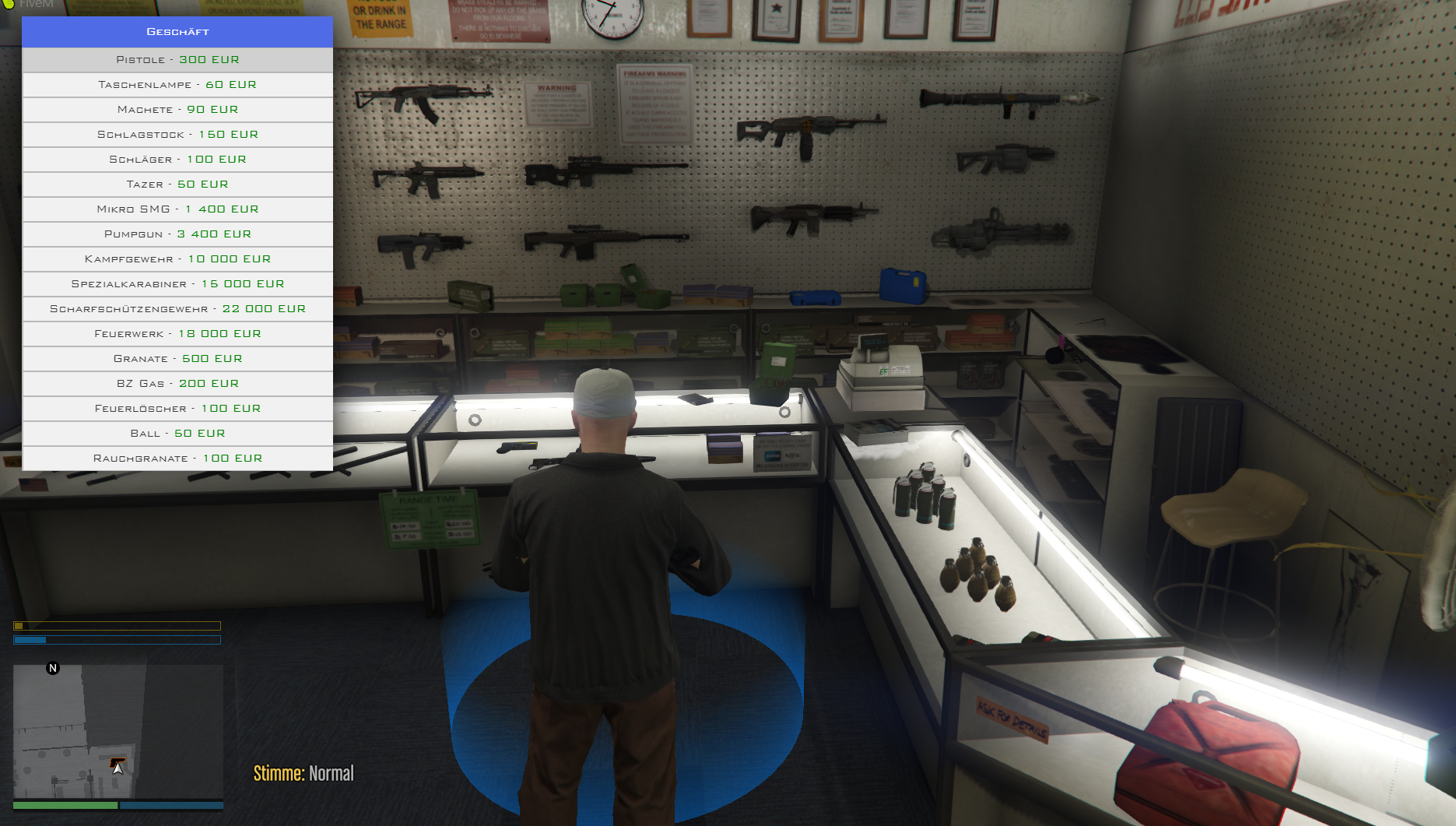1456x826 pixels.
Task: Buy a Granate for 500 EUR
Action: click(177, 359)
